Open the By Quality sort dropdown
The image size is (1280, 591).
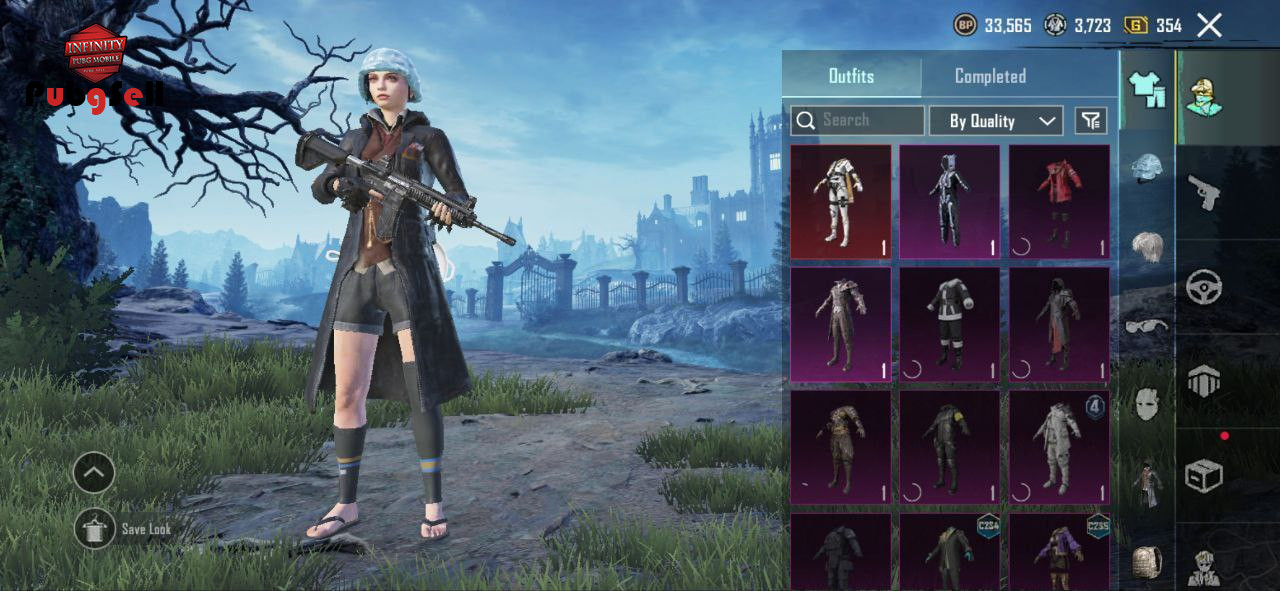pyautogui.click(x=995, y=121)
